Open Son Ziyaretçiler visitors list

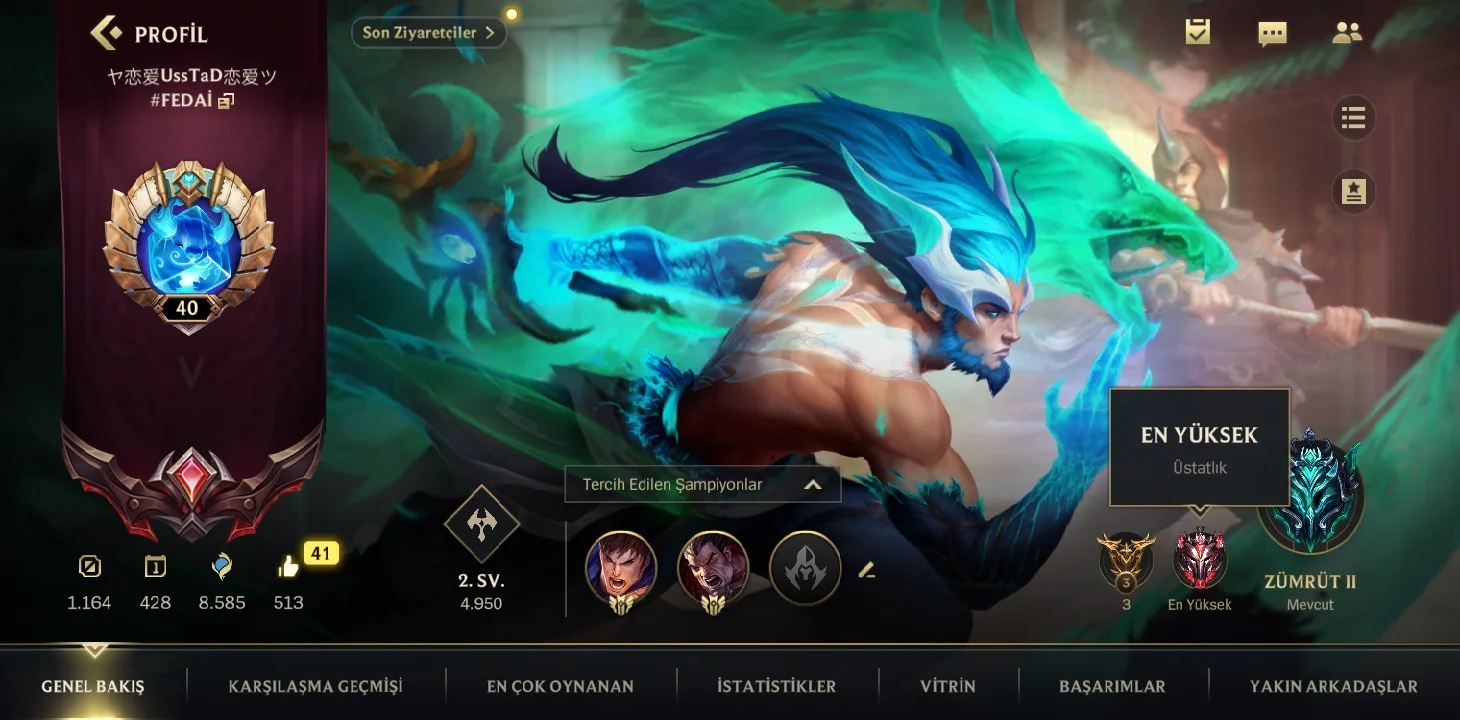tap(428, 33)
